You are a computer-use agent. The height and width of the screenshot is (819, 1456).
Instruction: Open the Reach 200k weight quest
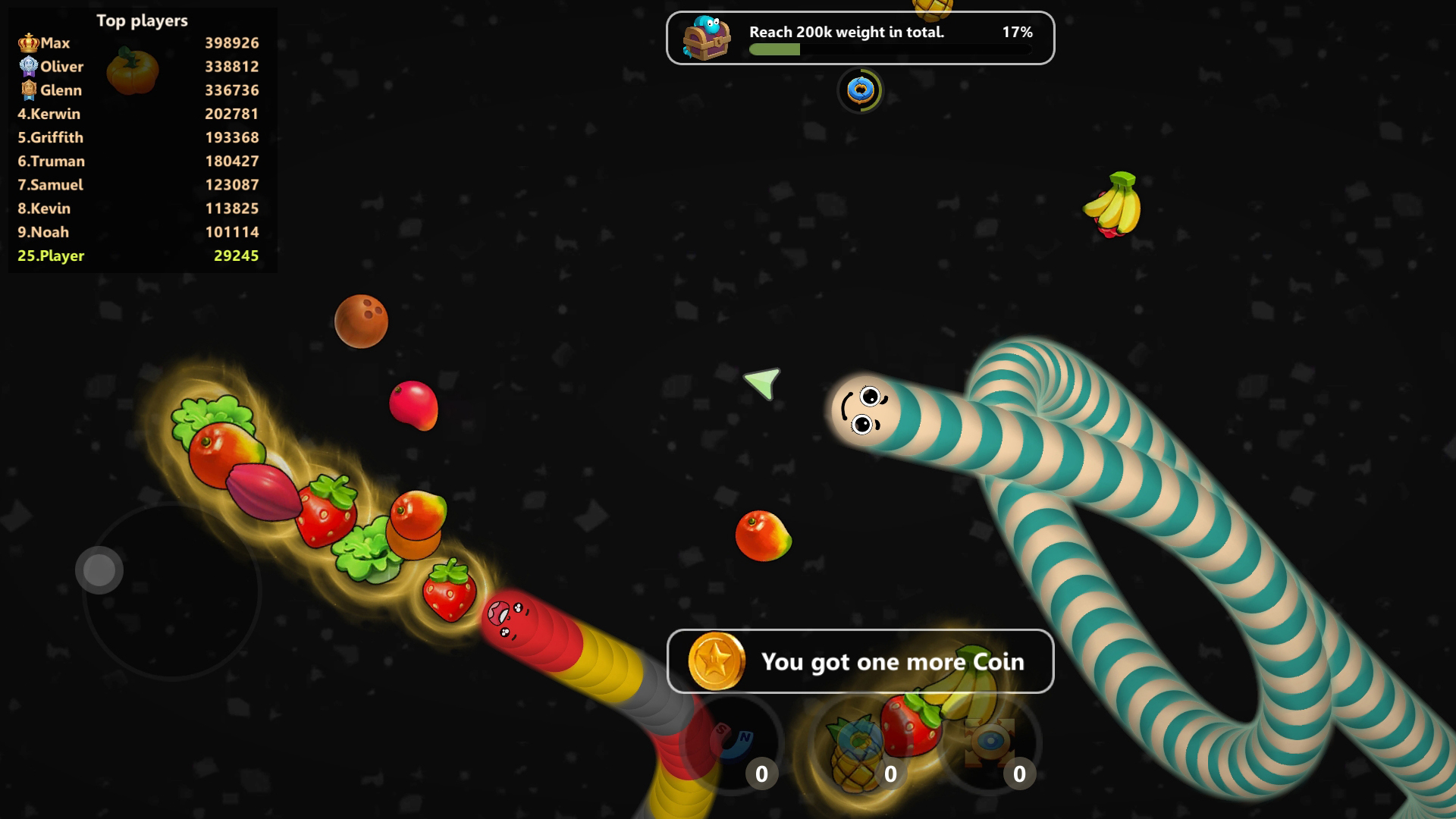tap(846, 32)
